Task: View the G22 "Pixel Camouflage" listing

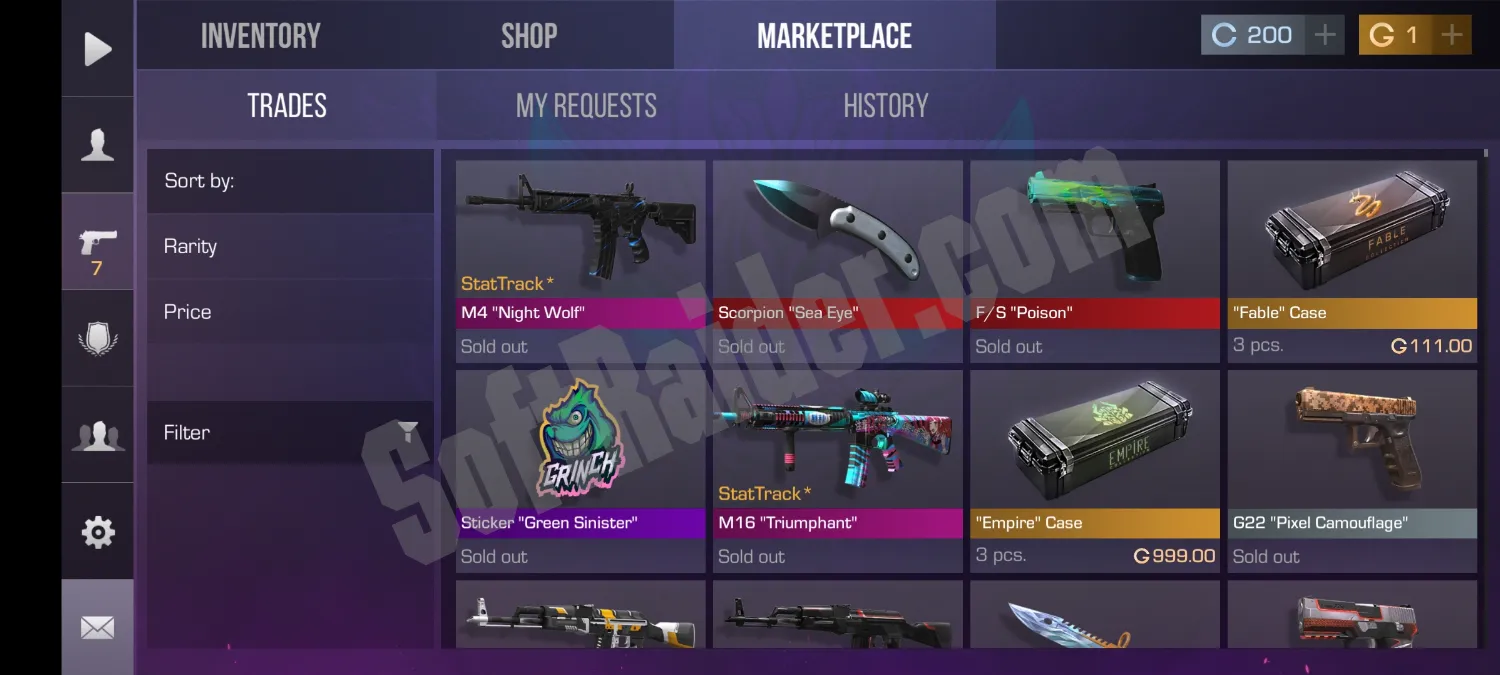Action: point(1352,470)
